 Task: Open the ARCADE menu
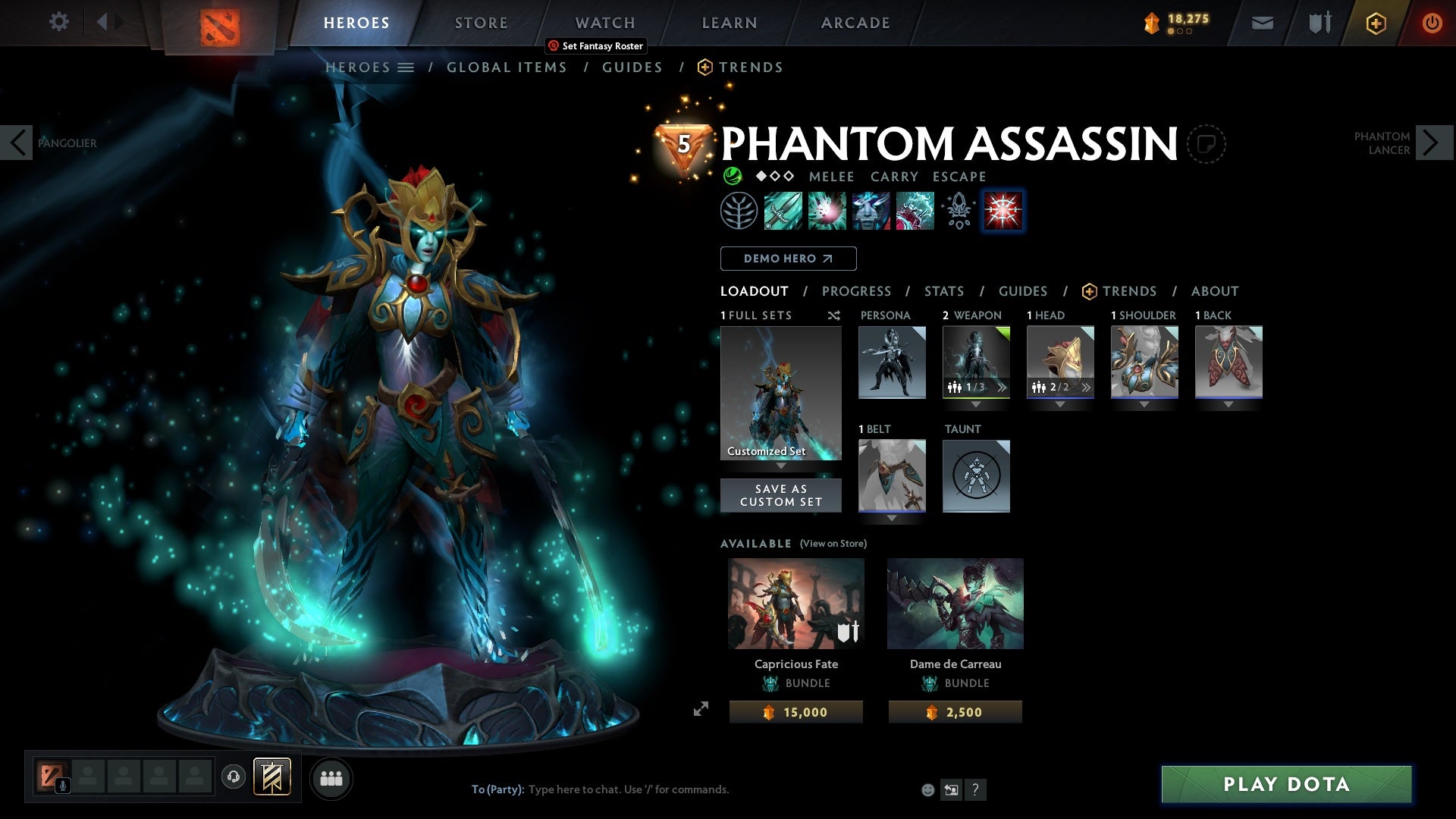855,22
